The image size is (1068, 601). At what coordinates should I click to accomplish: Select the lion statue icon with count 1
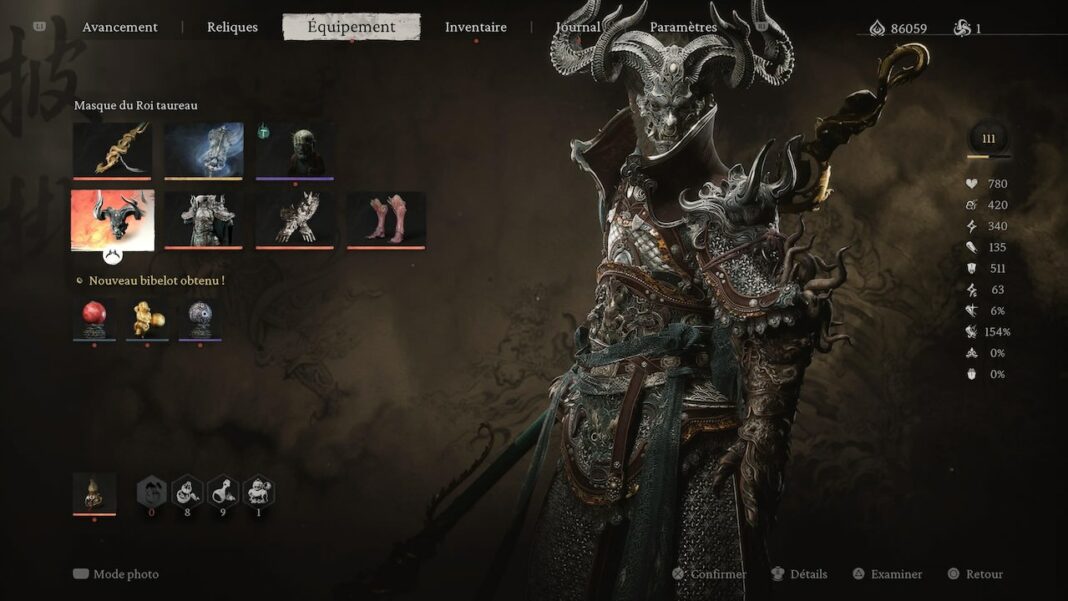click(259, 491)
